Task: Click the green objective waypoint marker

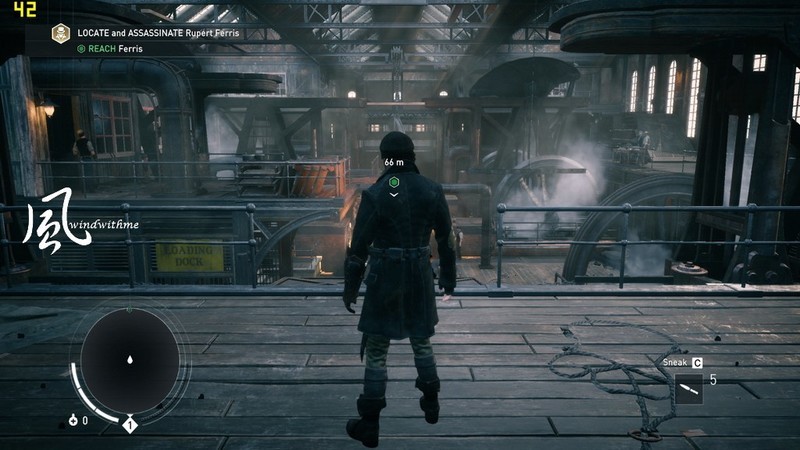Action: pos(394,182)
